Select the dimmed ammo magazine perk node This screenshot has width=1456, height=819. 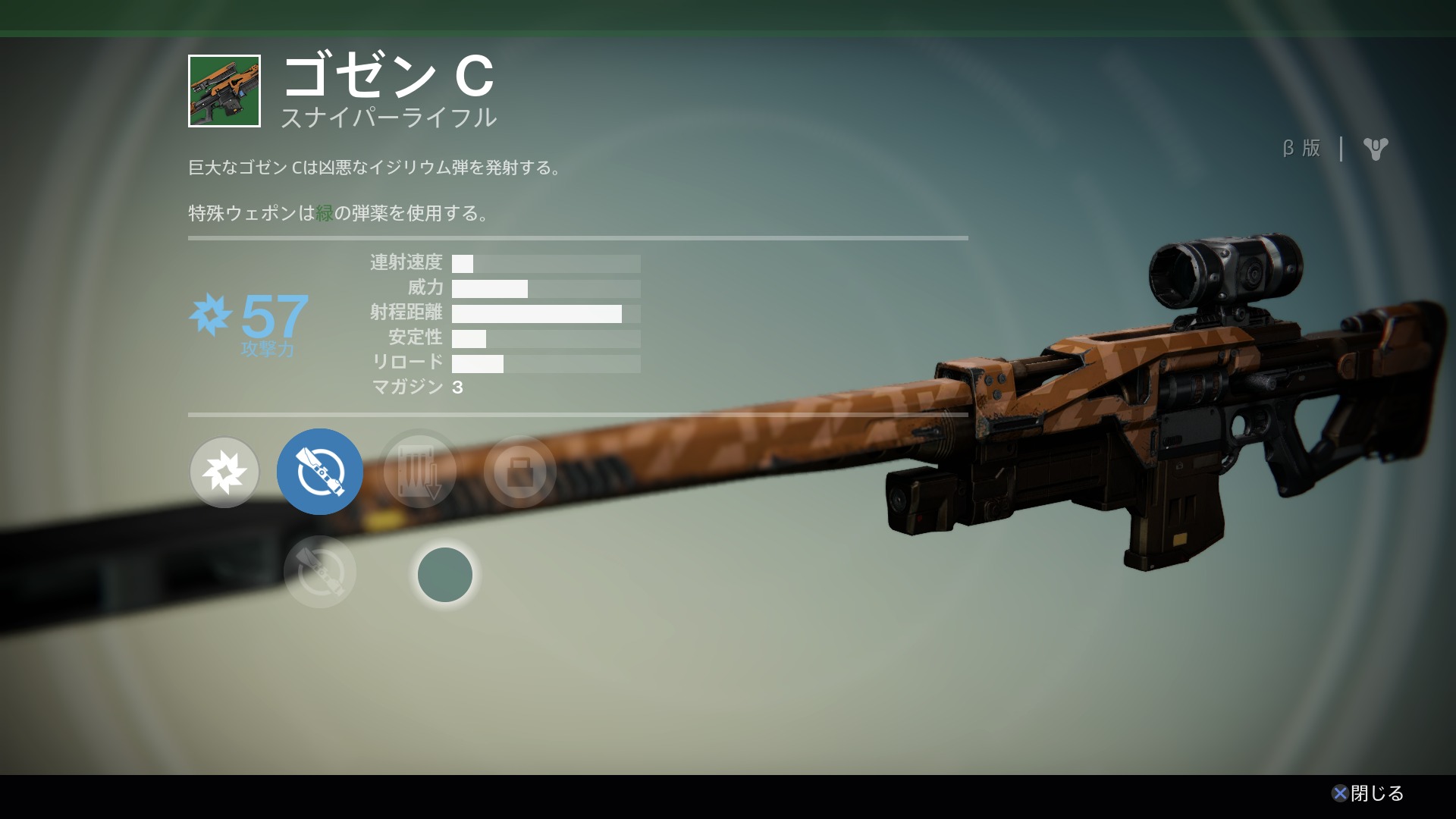click(419, 472)
